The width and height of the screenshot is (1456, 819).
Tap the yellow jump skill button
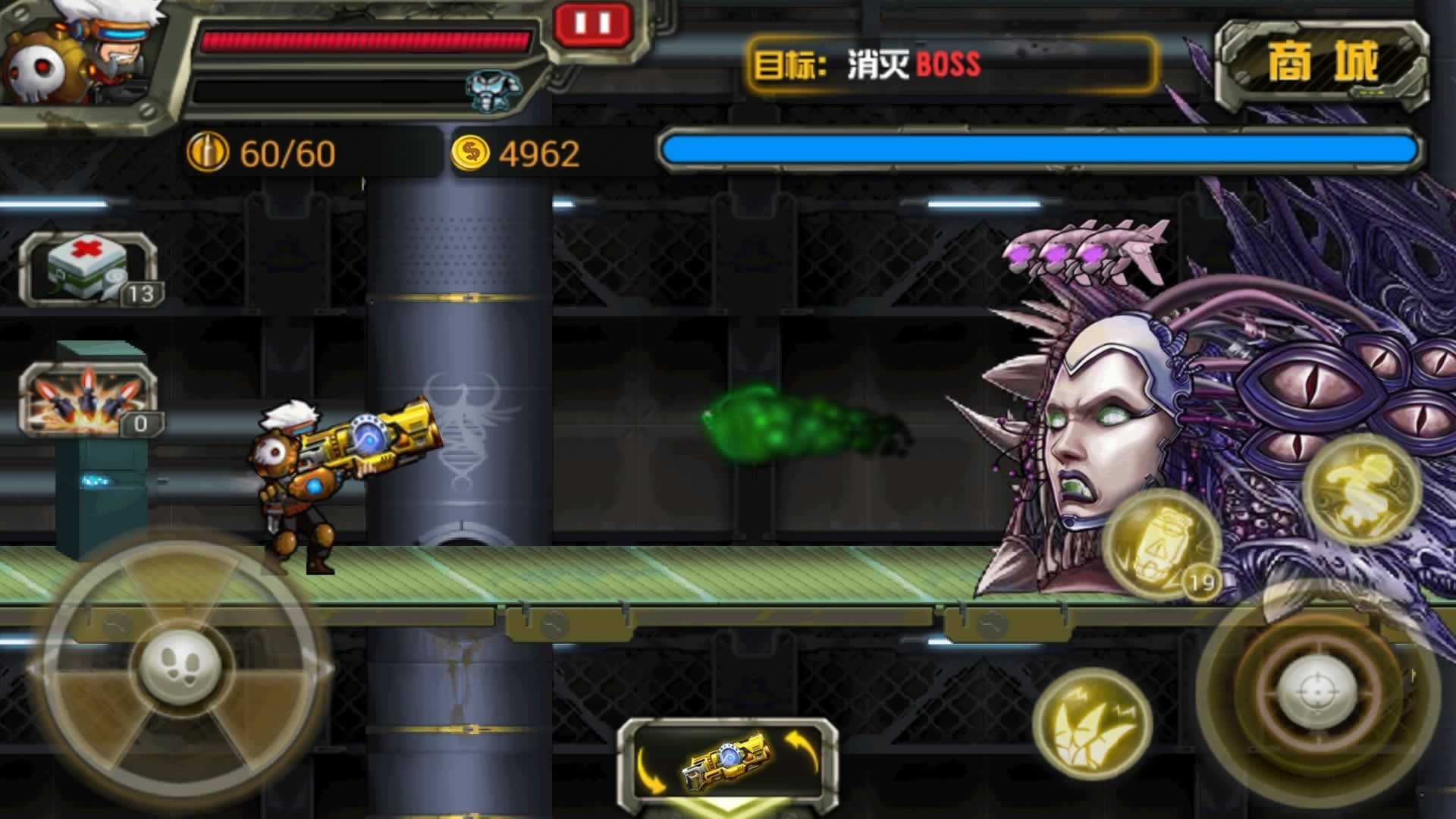click(1360, 490)
